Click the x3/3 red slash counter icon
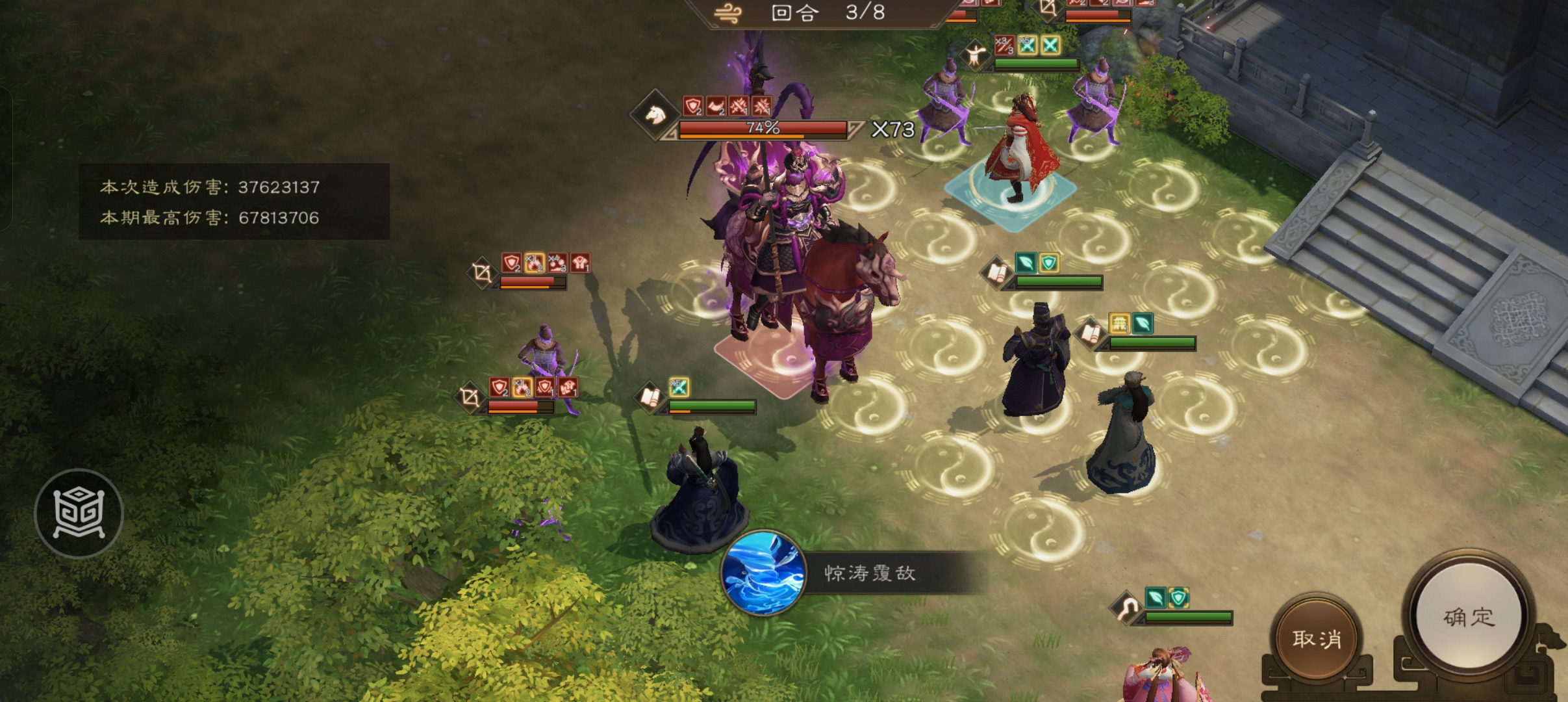 click(x=1005, y=44)
